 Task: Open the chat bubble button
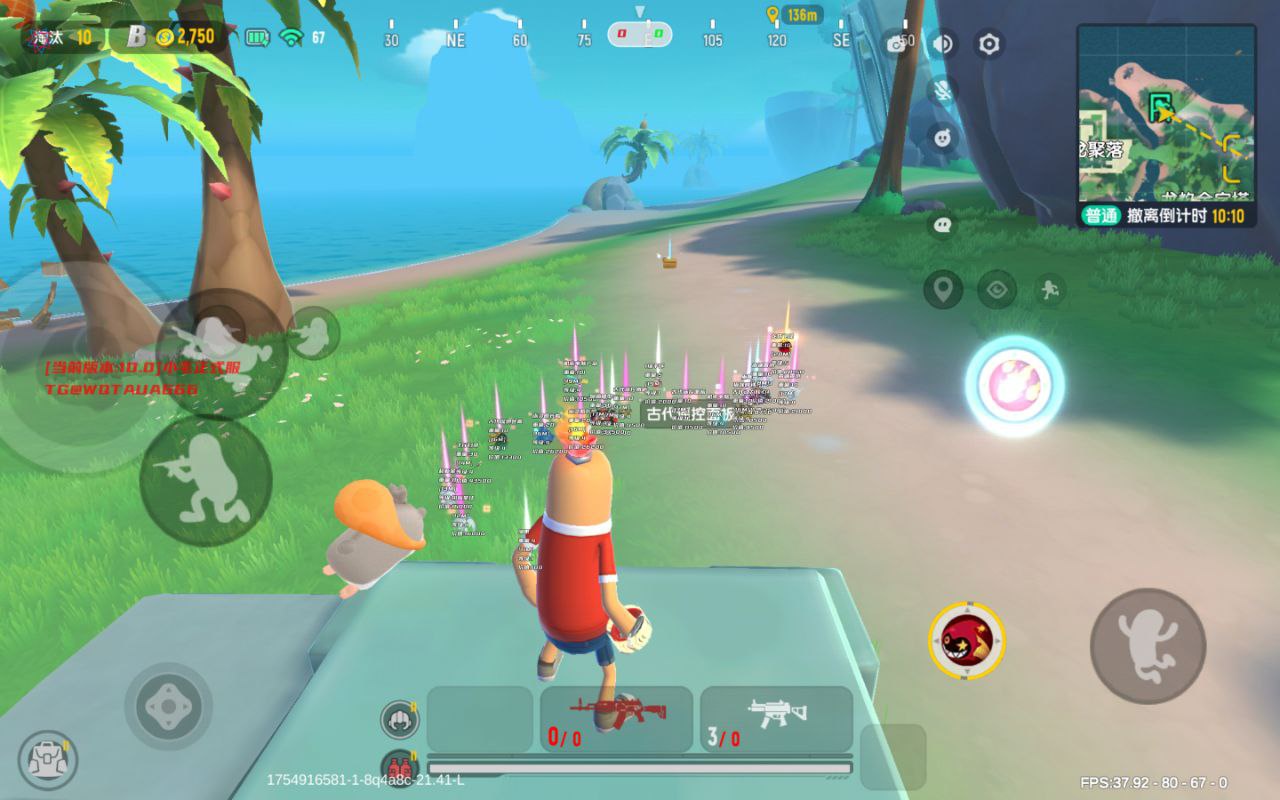942,225
